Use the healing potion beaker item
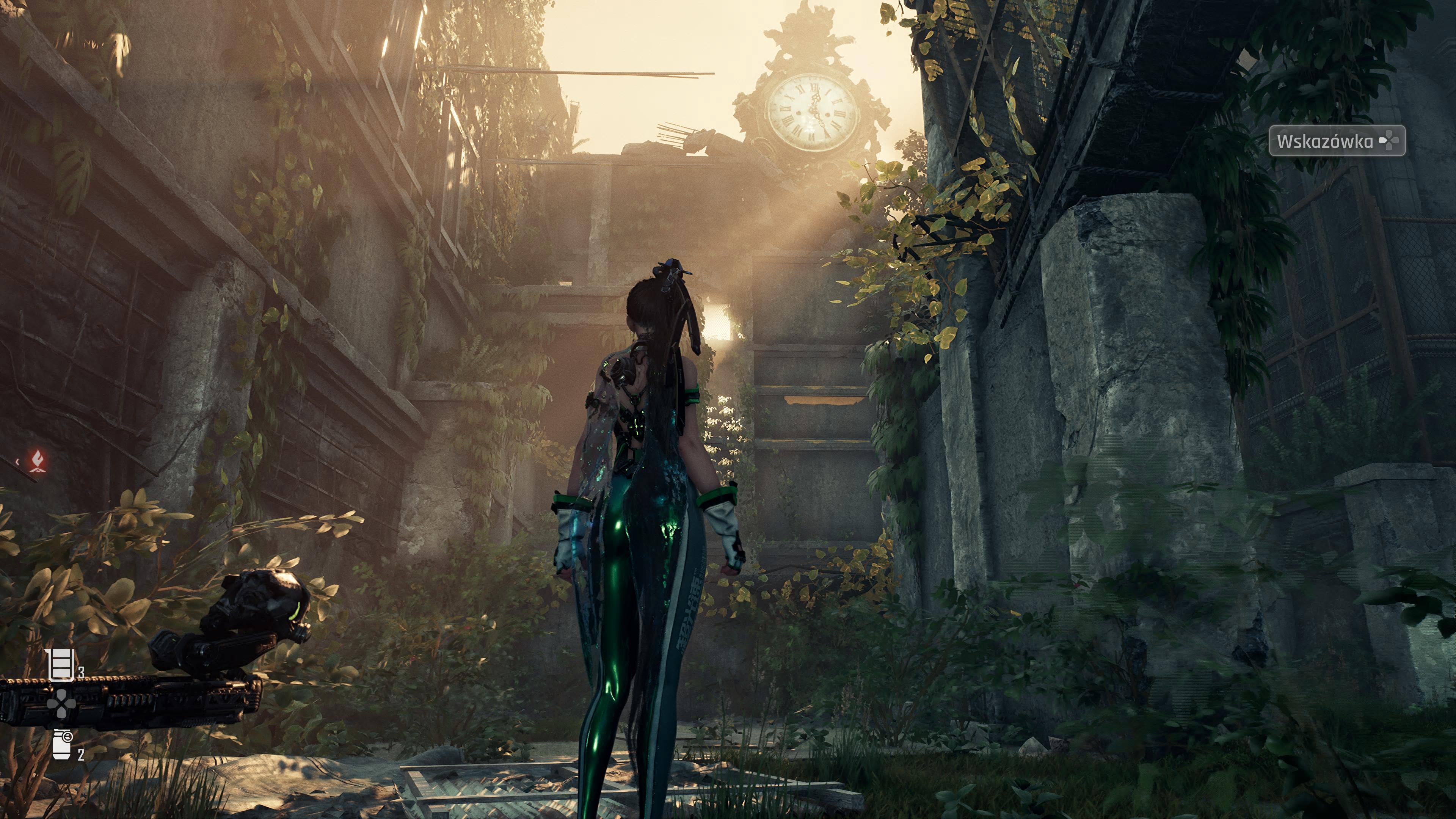 tap(61, 665)
